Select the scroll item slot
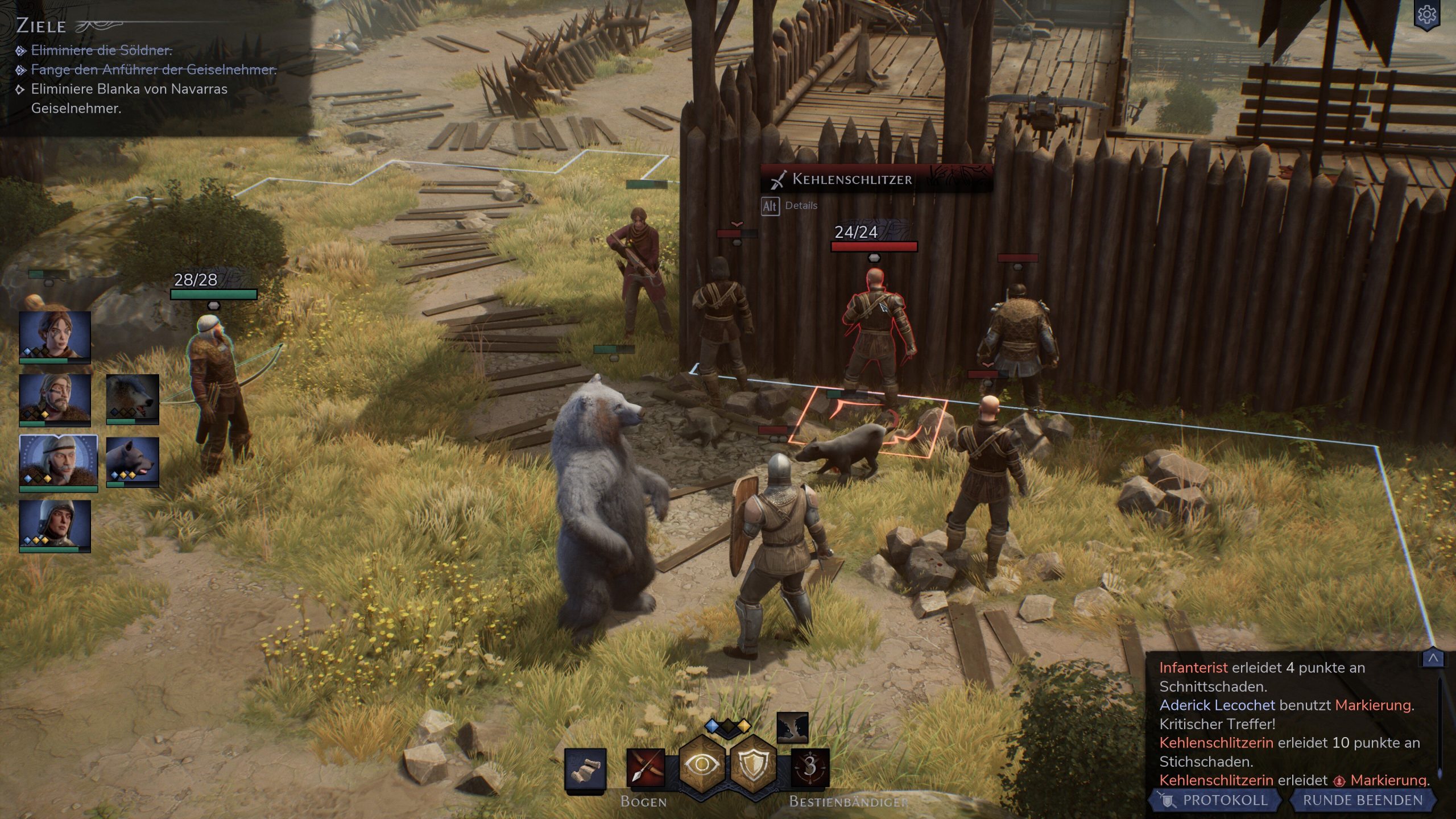The width and height of the screenshot is (1456, 819). 585,769
